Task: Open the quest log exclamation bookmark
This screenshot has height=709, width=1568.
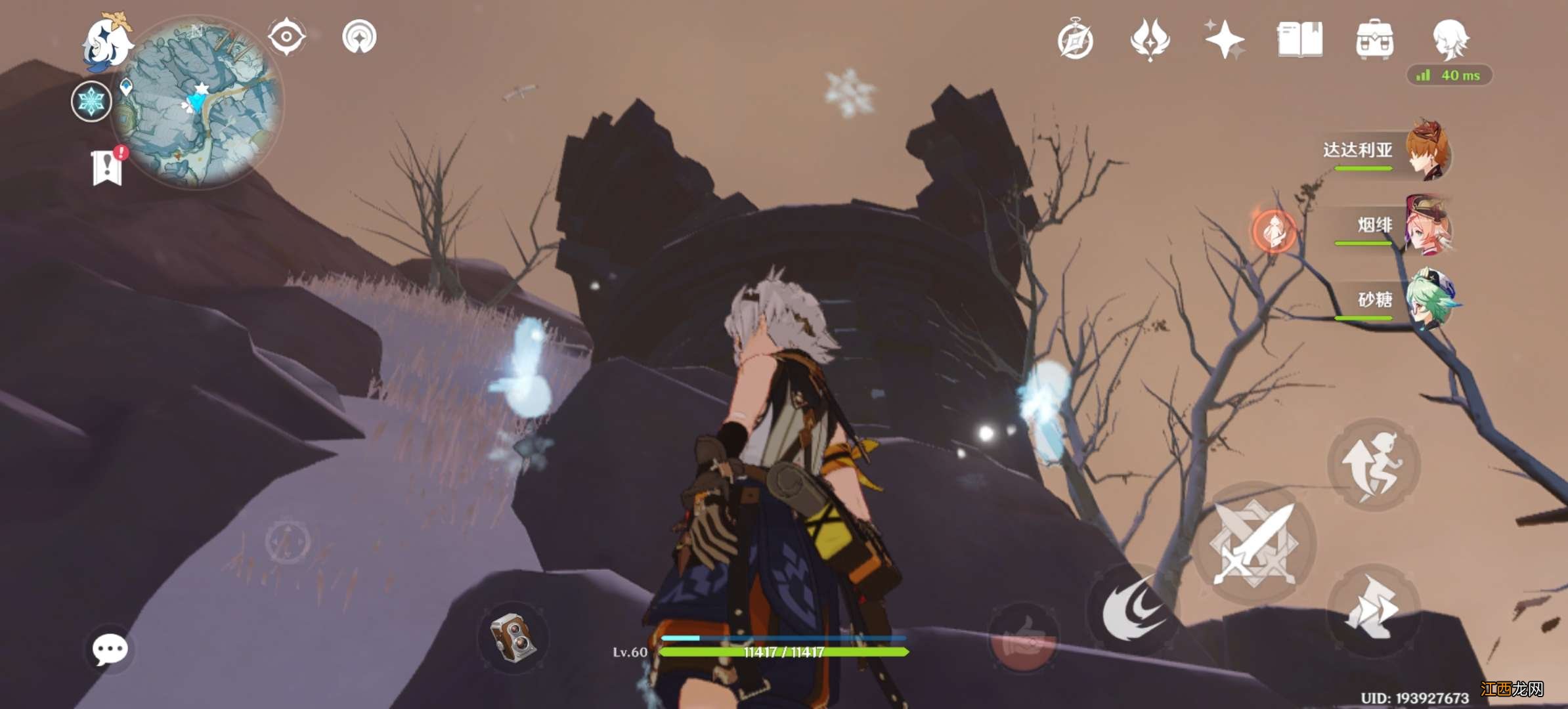Action: tap(107, 167)
